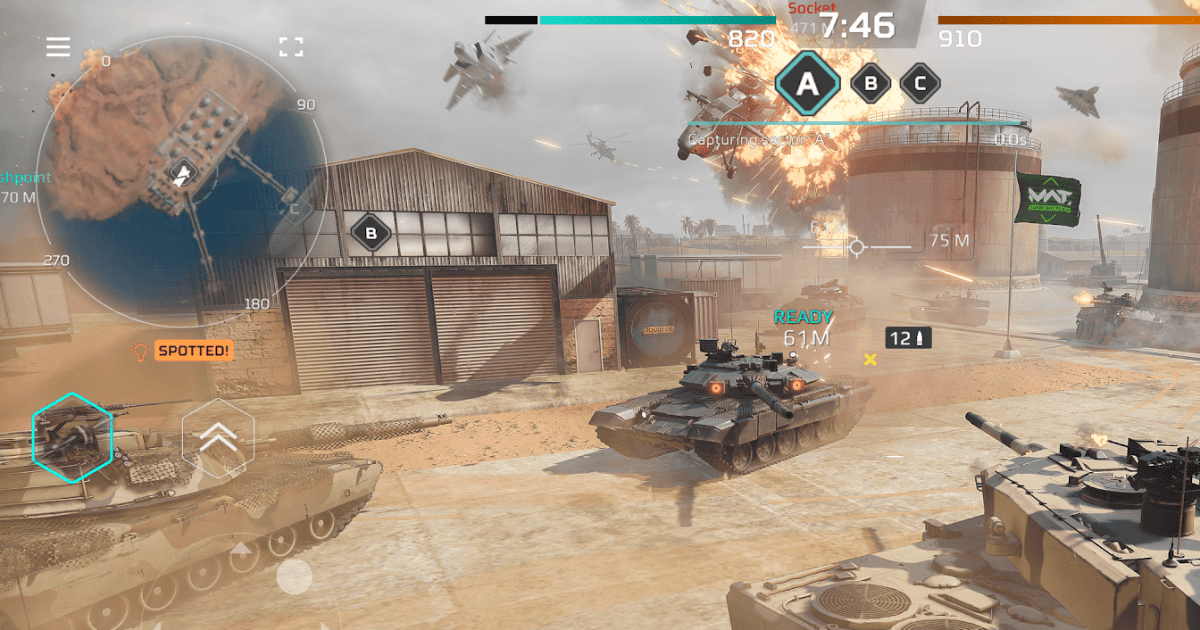Select capture point A indicator

pyautogui.click(x=807, y=85)
